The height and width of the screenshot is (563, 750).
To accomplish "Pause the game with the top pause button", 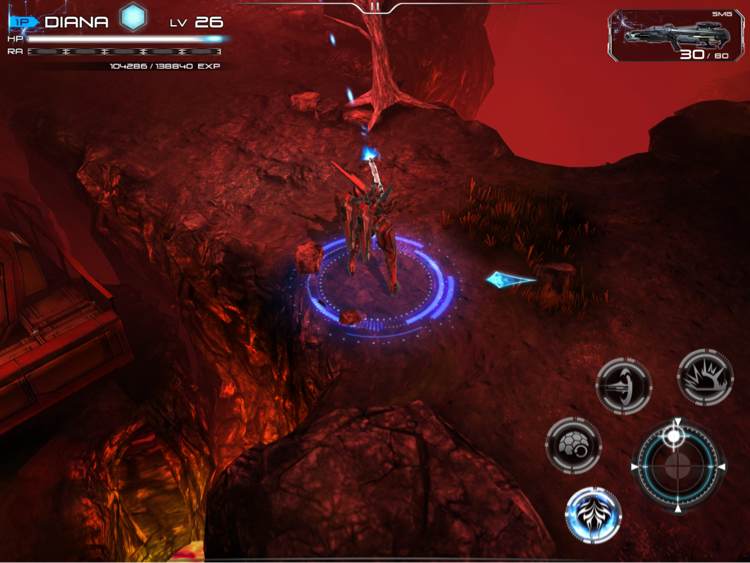I will [x=375, y=6].
